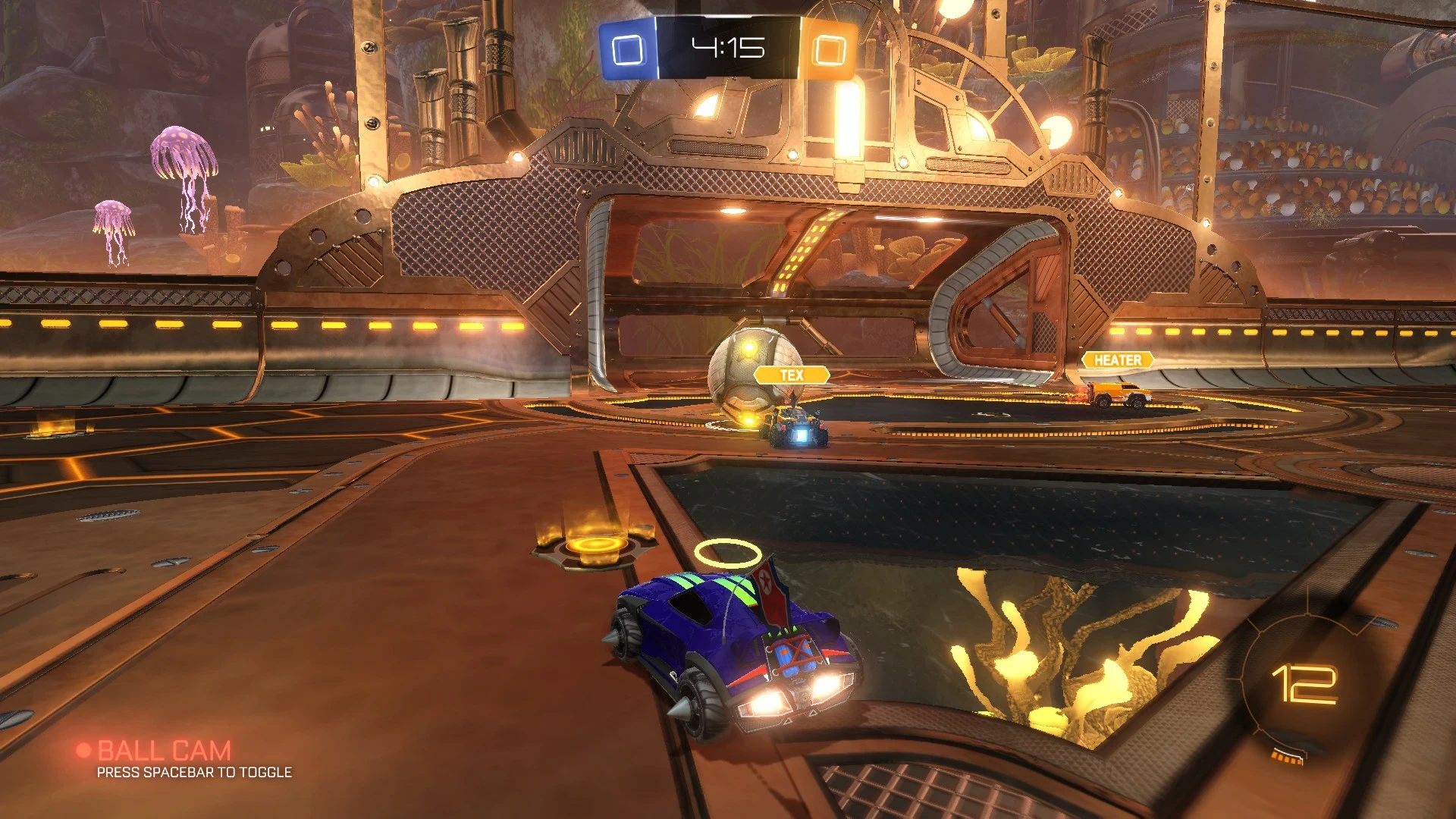Select the HEATER player nameplate
Screen dimensions: 1456x819
1117,360
